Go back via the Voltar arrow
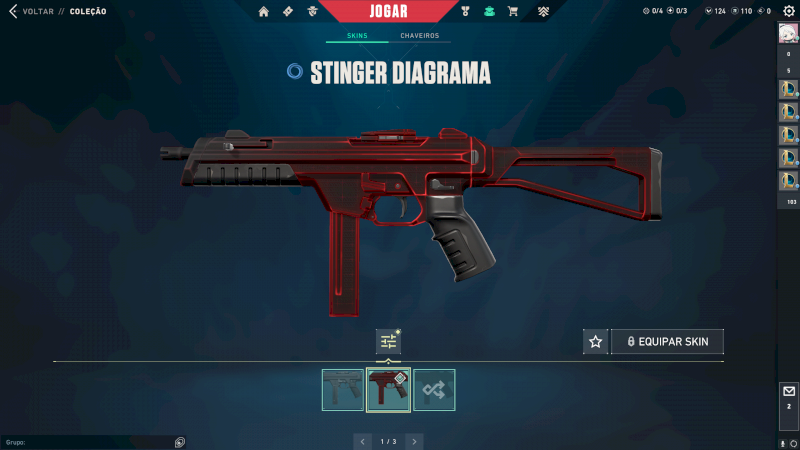Image resolution: width=800 pixels, height=450 pixels. pyautogui.click(x=12, y=11)
